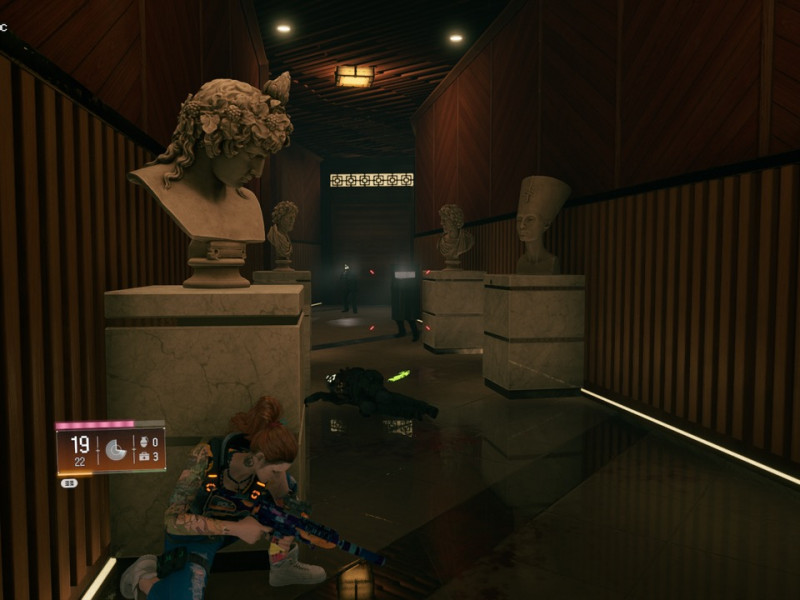Select the grenade icon in the HUD

pos(145,439)
